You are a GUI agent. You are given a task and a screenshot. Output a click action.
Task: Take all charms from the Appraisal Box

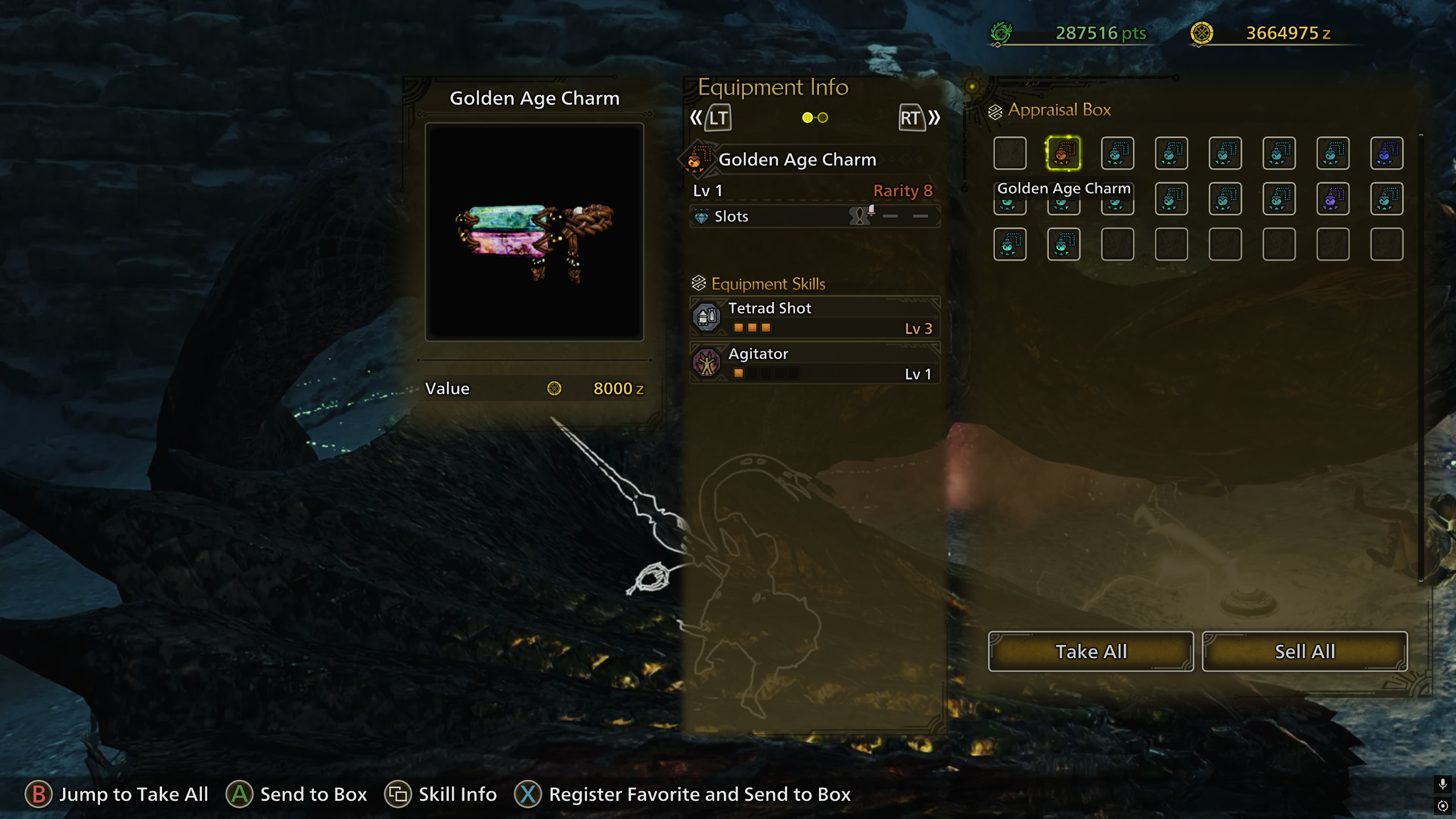click(x=1090, y=651)
